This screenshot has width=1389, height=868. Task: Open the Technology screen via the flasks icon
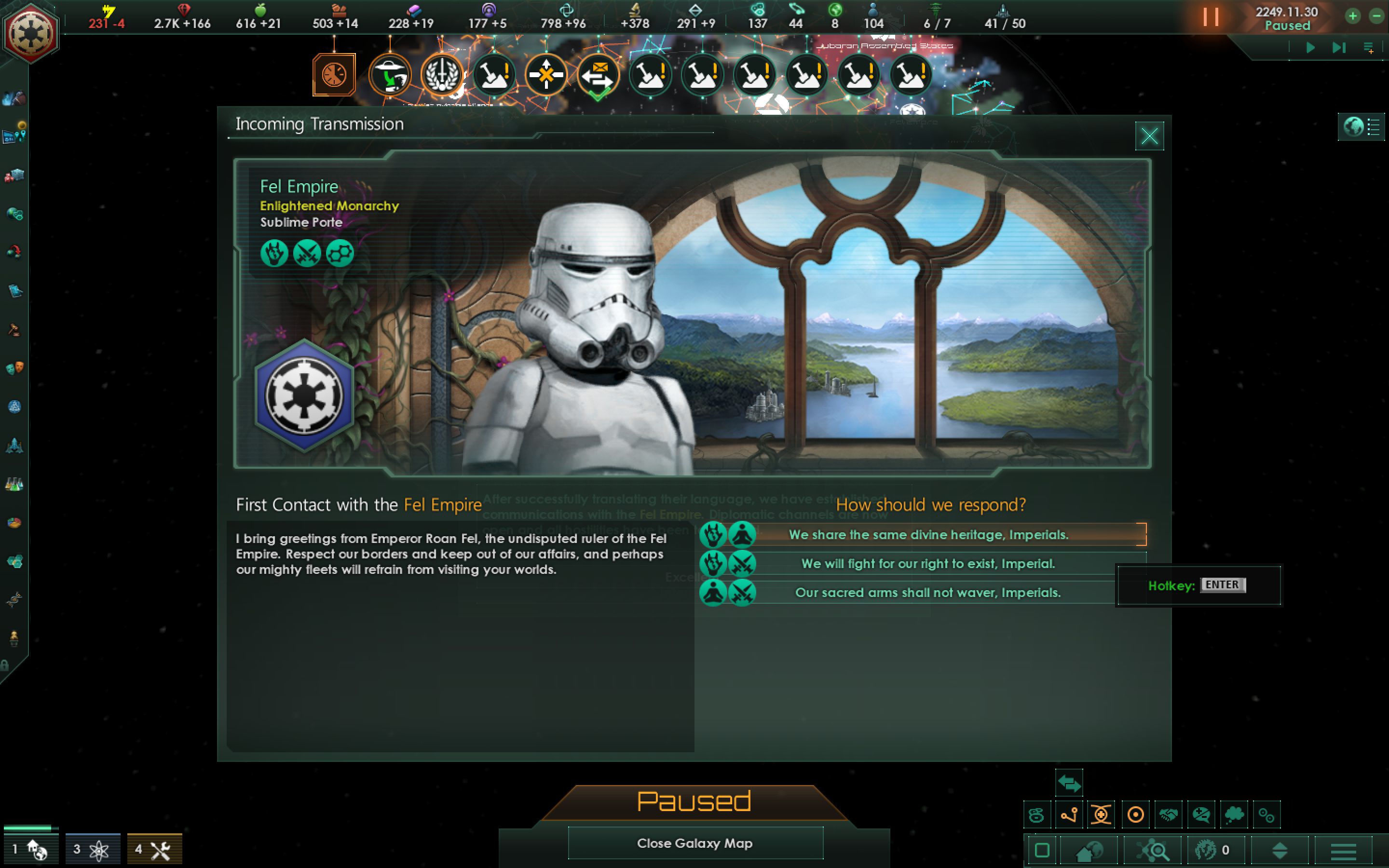click(x=14, y=484)
